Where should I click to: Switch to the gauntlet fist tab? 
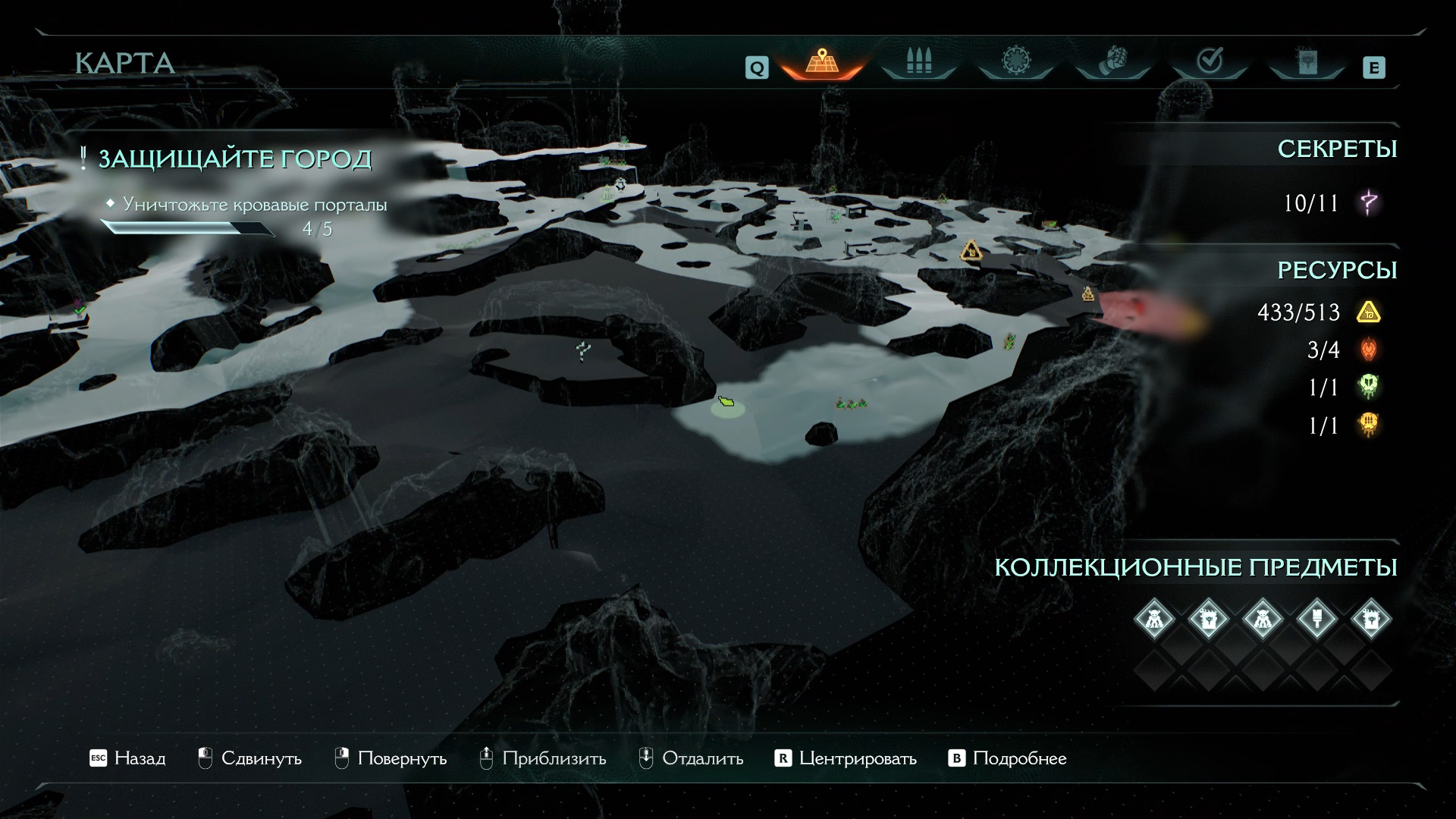(x=1112, y=61)
